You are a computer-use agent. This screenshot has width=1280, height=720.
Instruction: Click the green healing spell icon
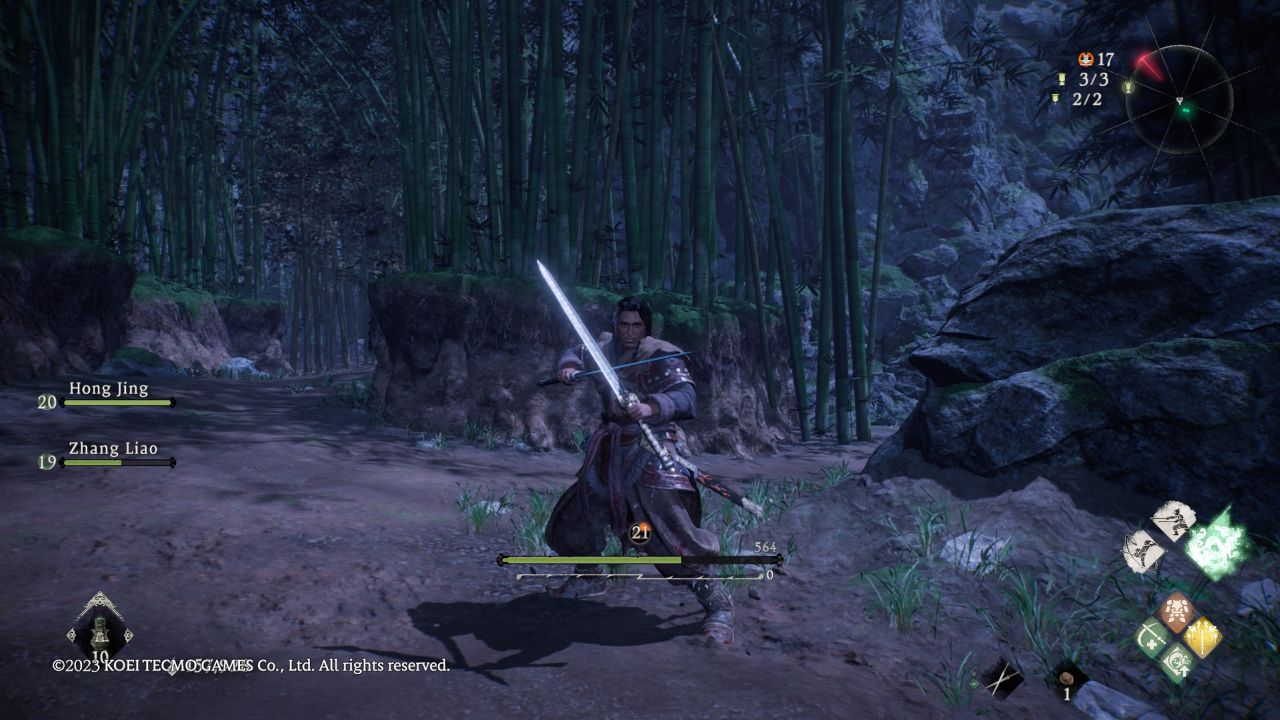tap(1152, 638)
